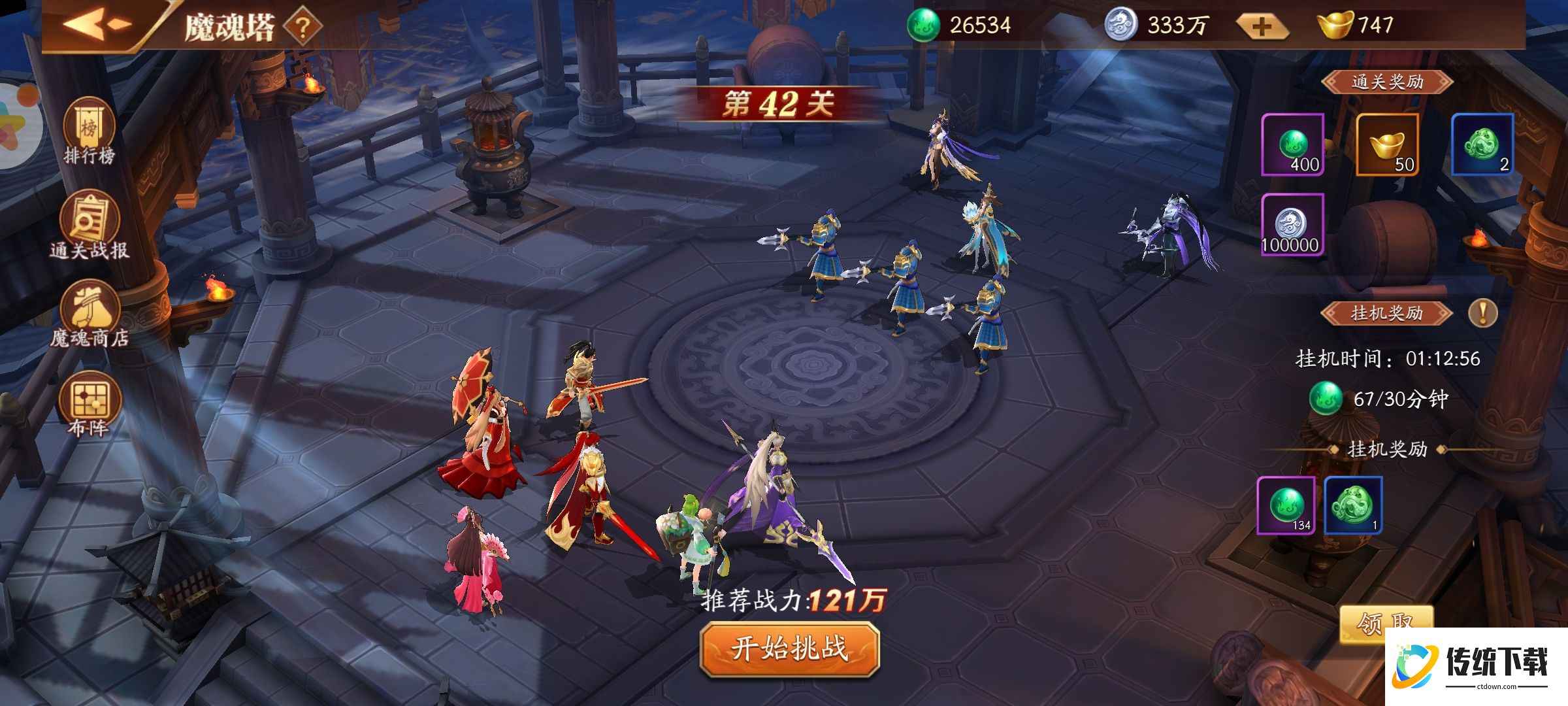Claim idle rewards with 领取 button
Screen dimensions: 1568x706
tap(1385, 621)
